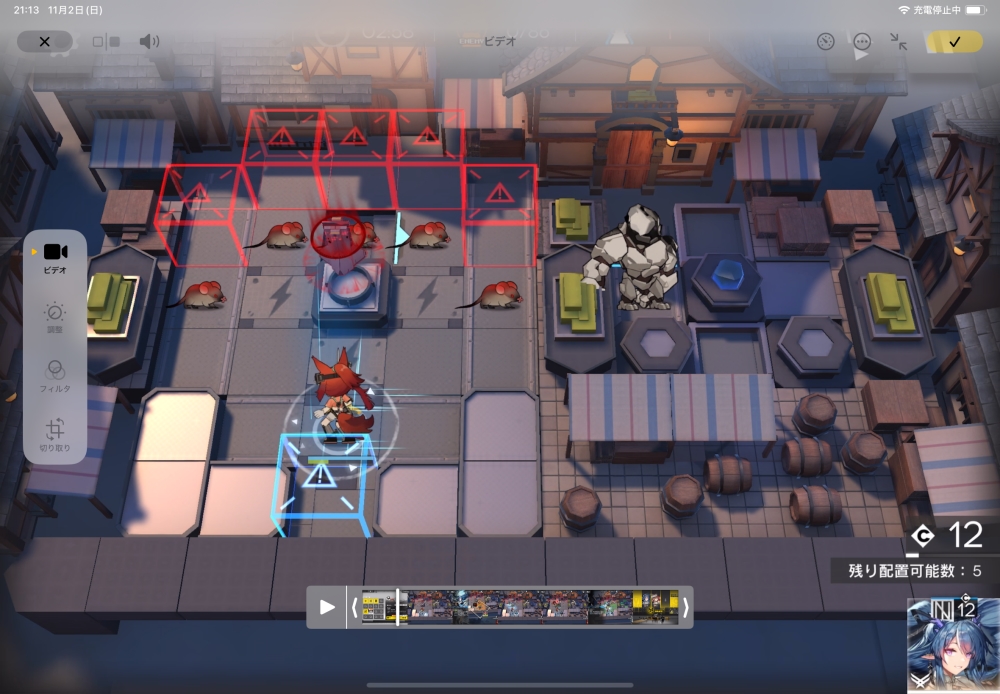Open the 調整 adjustment tab
The image size is (1000, 694).
[x=55, y=317]
